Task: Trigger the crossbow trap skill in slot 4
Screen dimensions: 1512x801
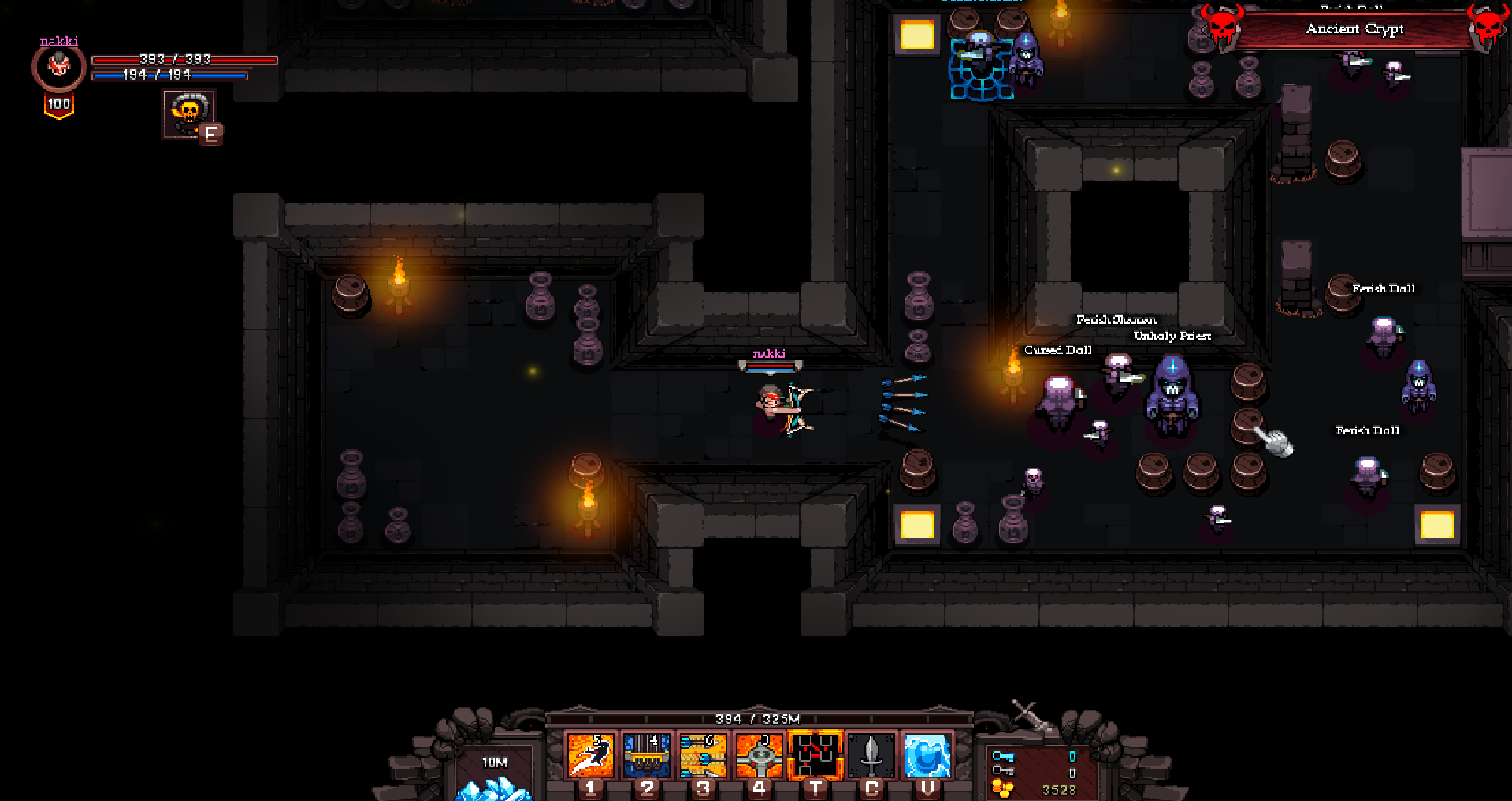Action: click(759, 755)
